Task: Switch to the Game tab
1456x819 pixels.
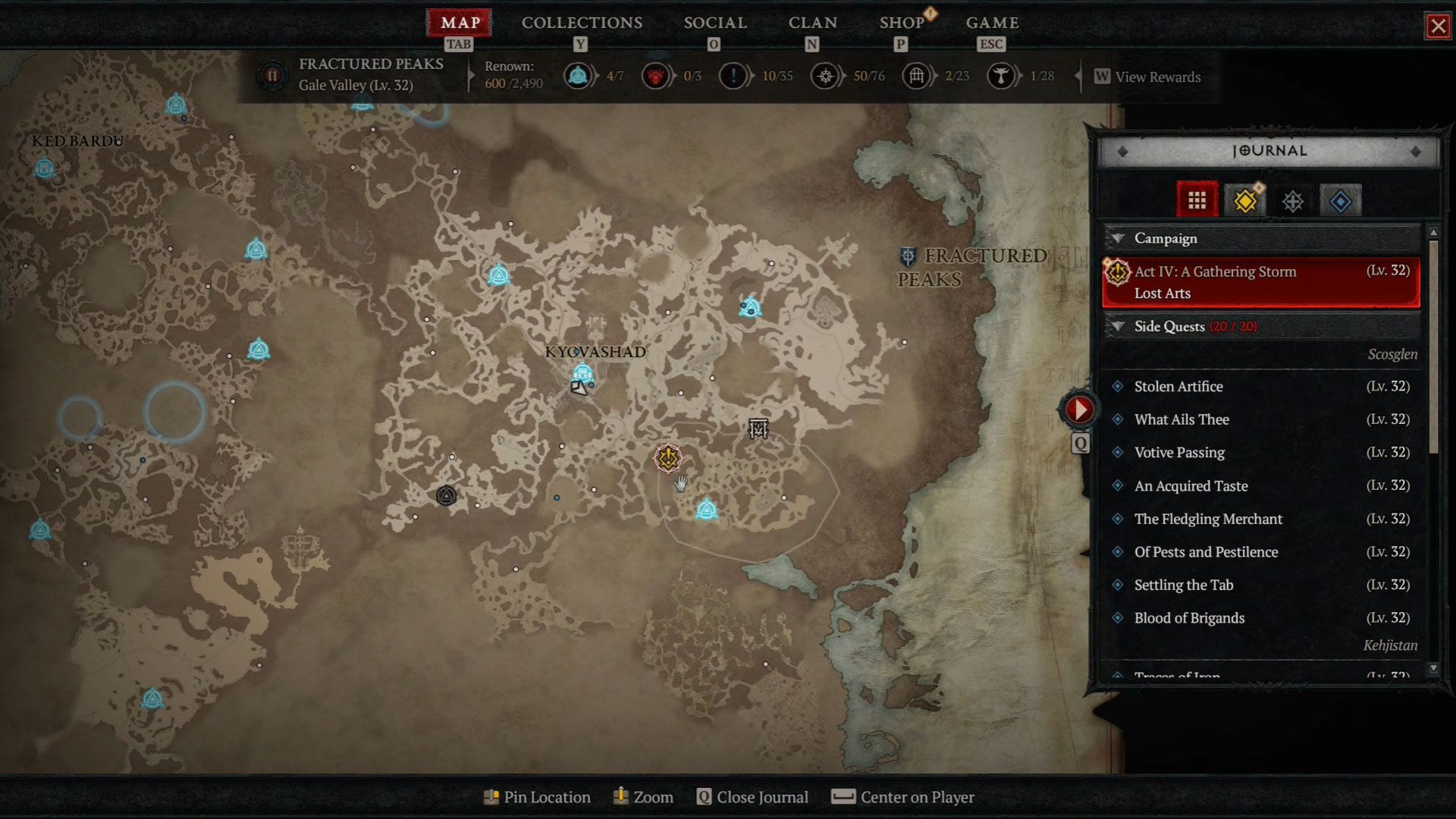Action: [x=992, y=23]
